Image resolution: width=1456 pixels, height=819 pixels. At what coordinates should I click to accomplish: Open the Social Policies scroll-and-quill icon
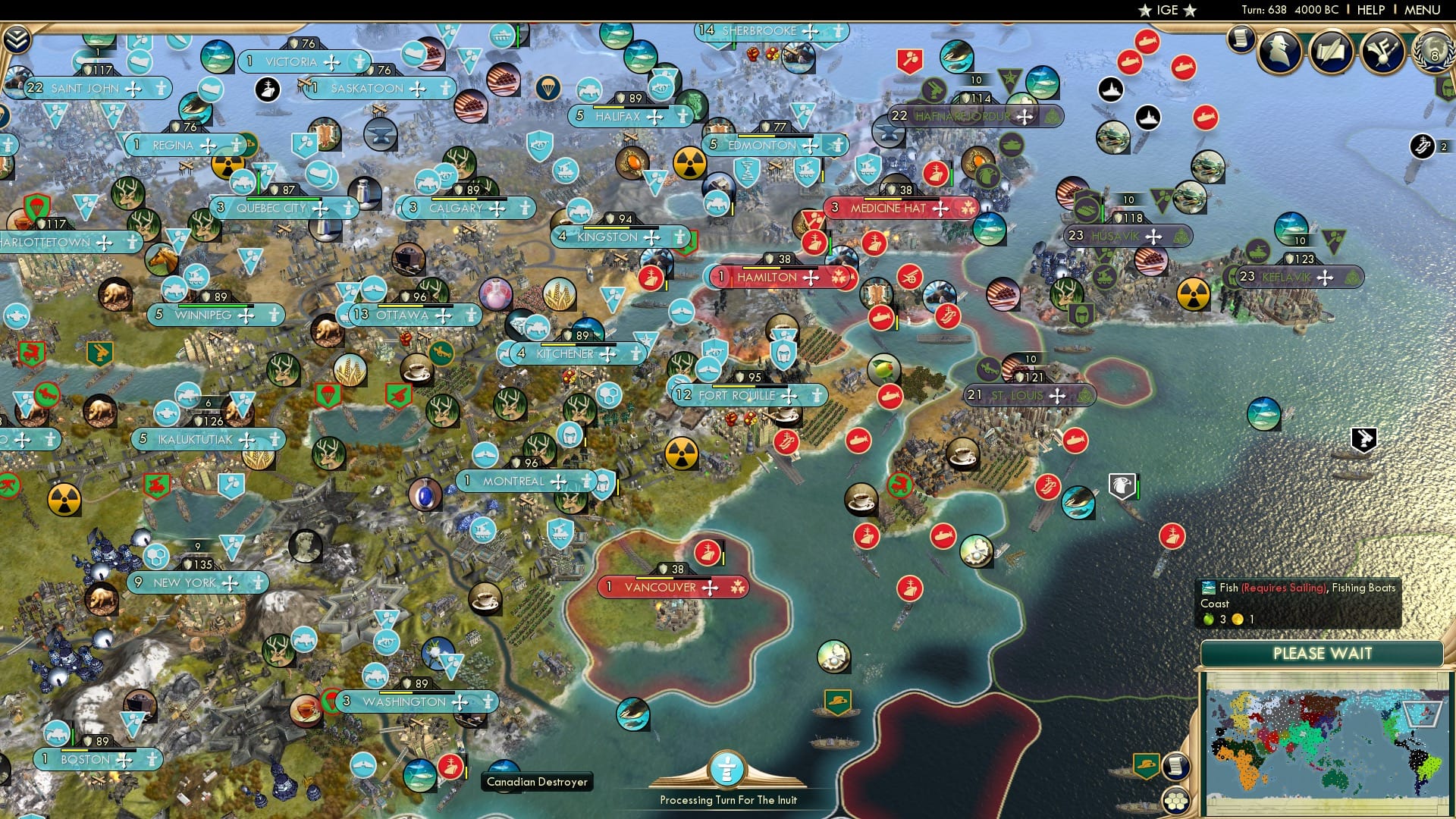(x=1330, y=51)
